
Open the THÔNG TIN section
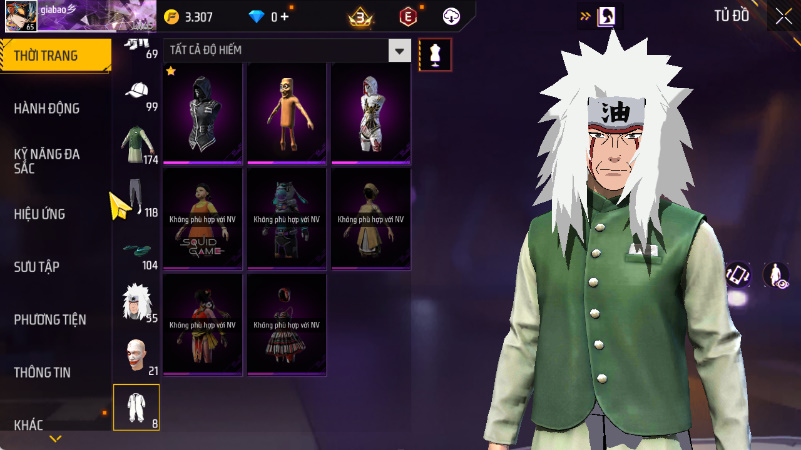(42, 372)
